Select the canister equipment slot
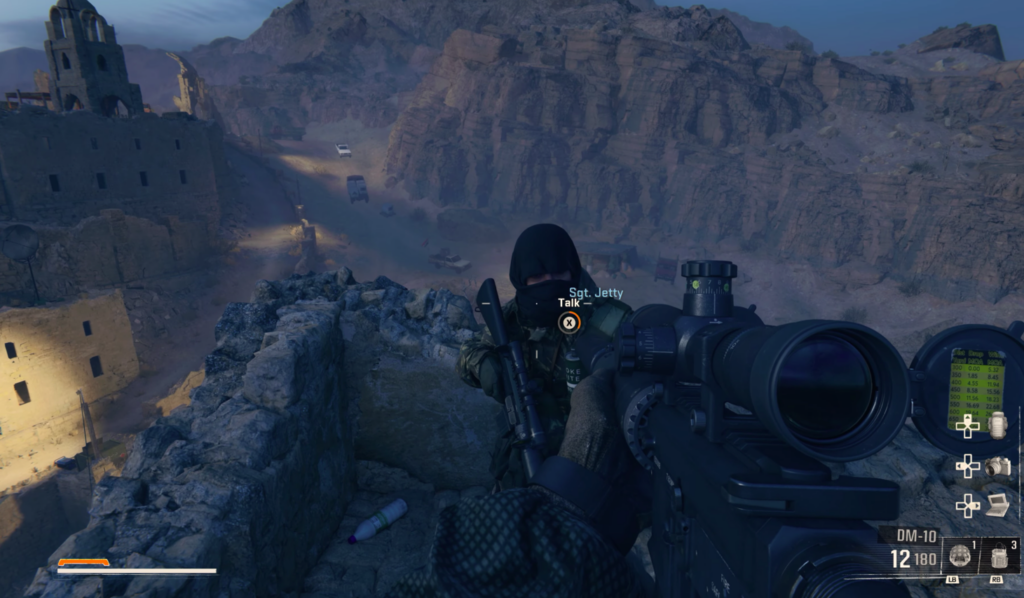This screenshot has width=1024, height=598. click(997, 556)
